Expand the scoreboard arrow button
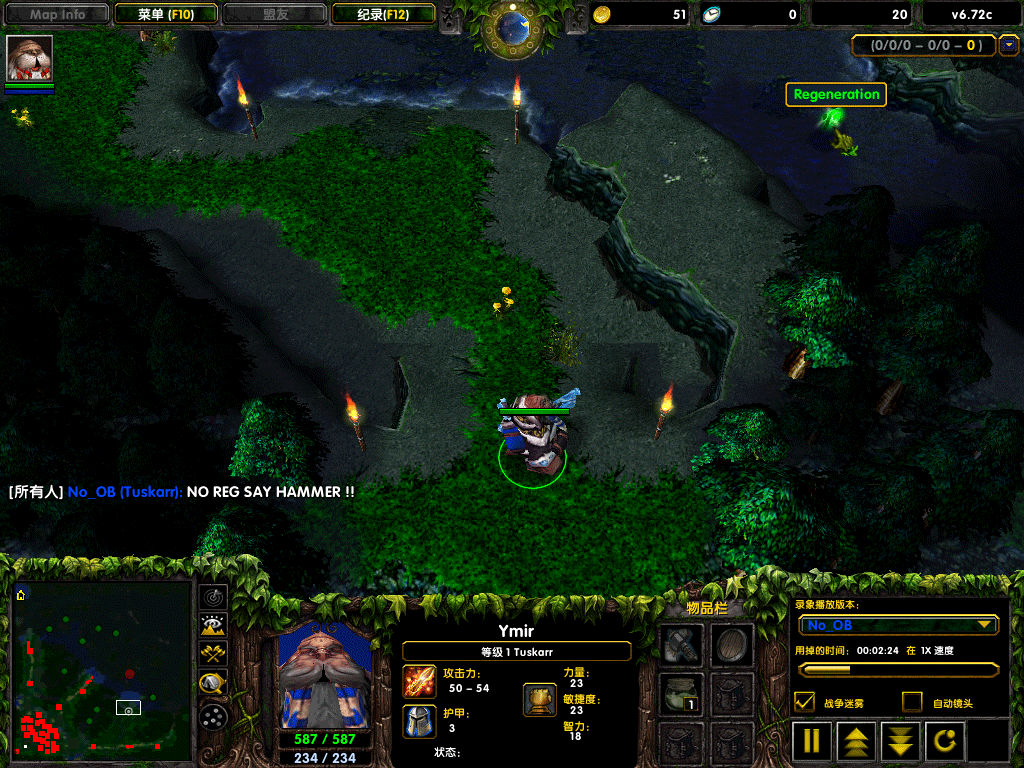1024x768 pixels. (x=1008, y=45)
